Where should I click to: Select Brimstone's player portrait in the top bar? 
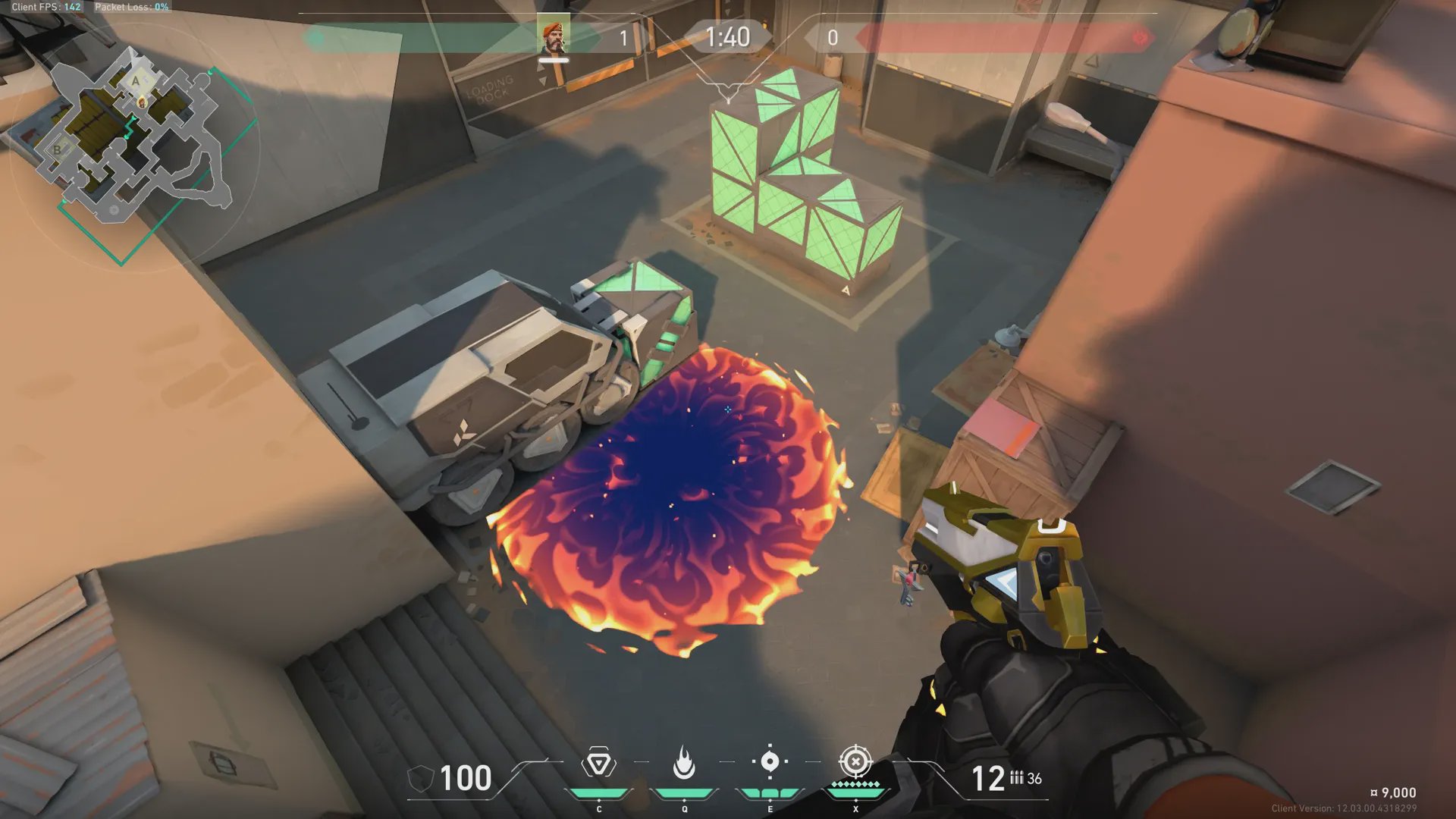point(553,37)
